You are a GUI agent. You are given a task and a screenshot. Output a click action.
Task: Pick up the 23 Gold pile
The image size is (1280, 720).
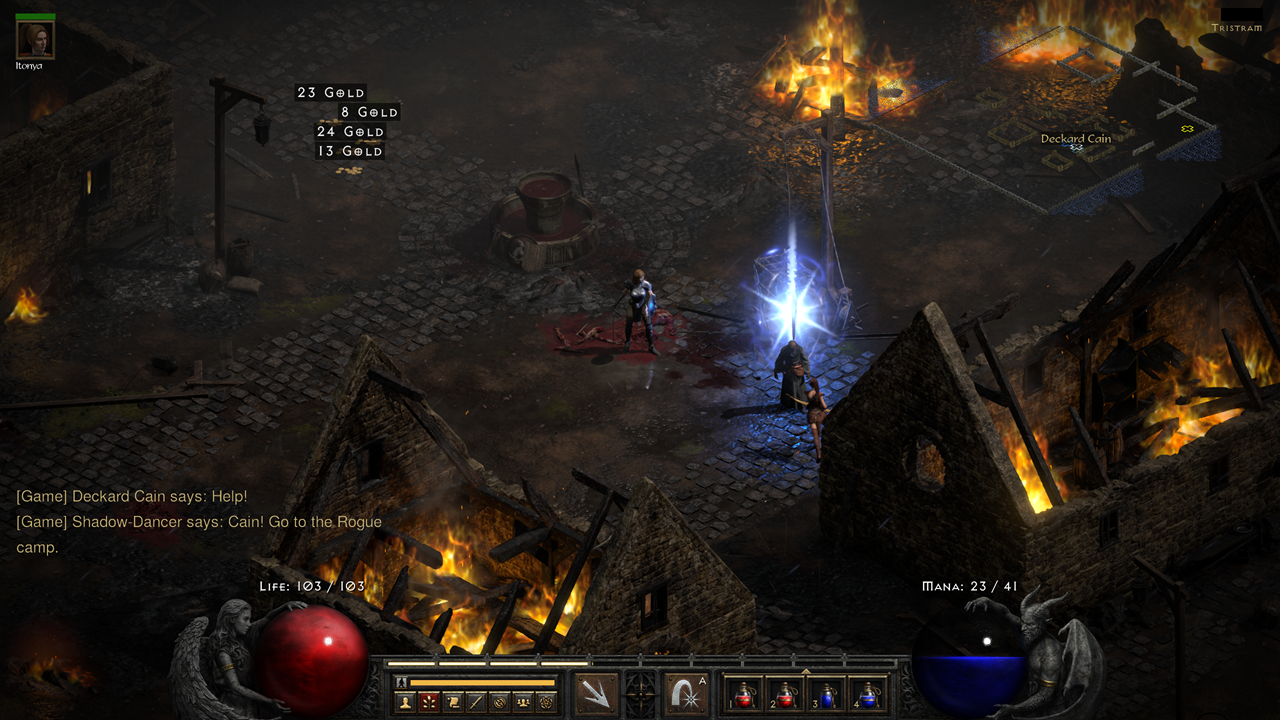click(x=330, y=92)
